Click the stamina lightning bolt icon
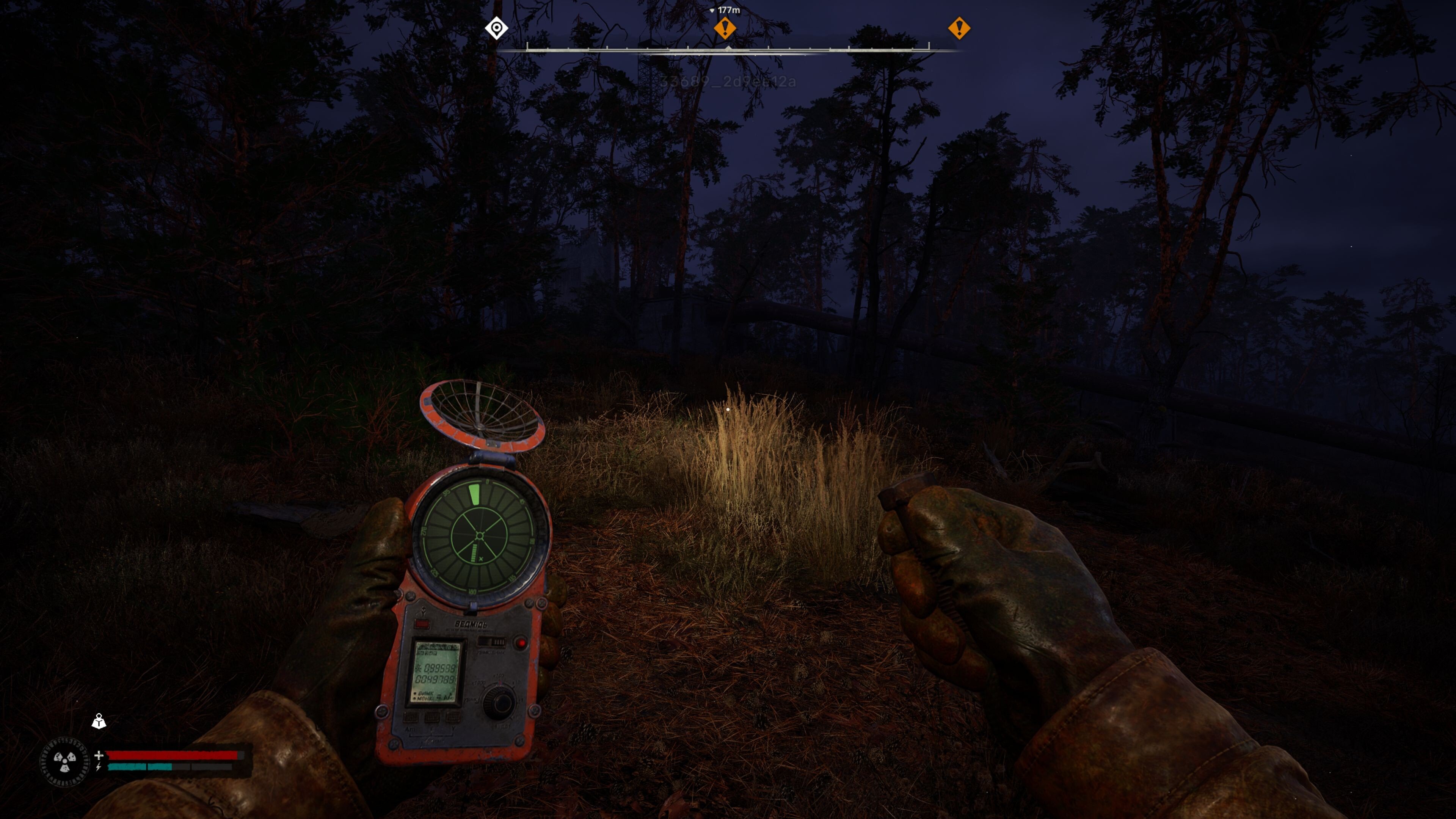This screenshot has height=819, width=1456. (98, 767)
